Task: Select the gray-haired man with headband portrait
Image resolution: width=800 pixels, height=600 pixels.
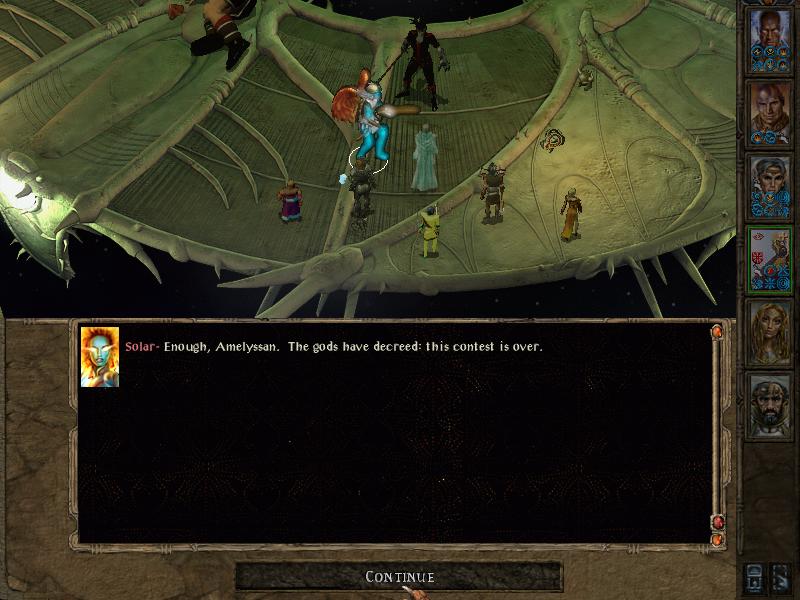Action: (x=770, y=186)
